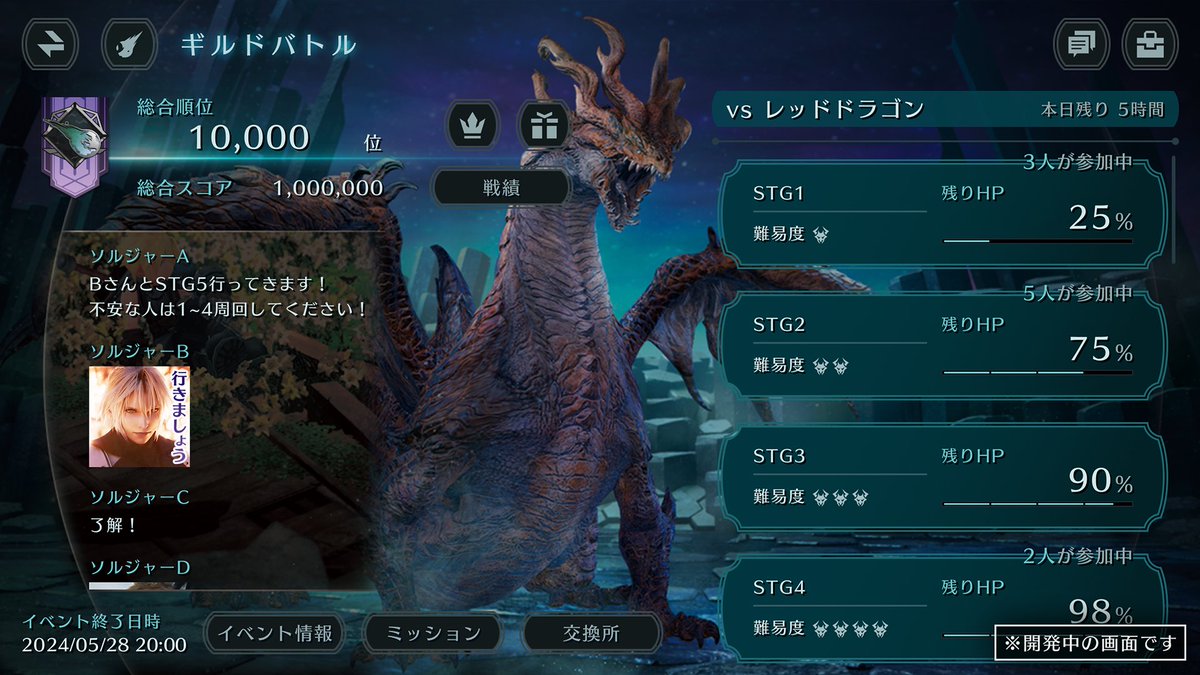
Task: Enter the STG3 stage panel
Action: tap(941, 477)
